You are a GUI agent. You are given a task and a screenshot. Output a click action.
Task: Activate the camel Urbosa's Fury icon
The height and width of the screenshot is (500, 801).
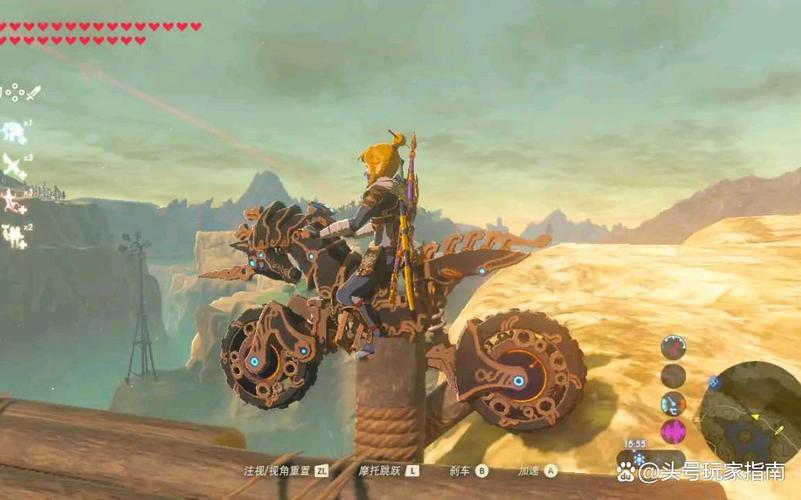[14, 235]
